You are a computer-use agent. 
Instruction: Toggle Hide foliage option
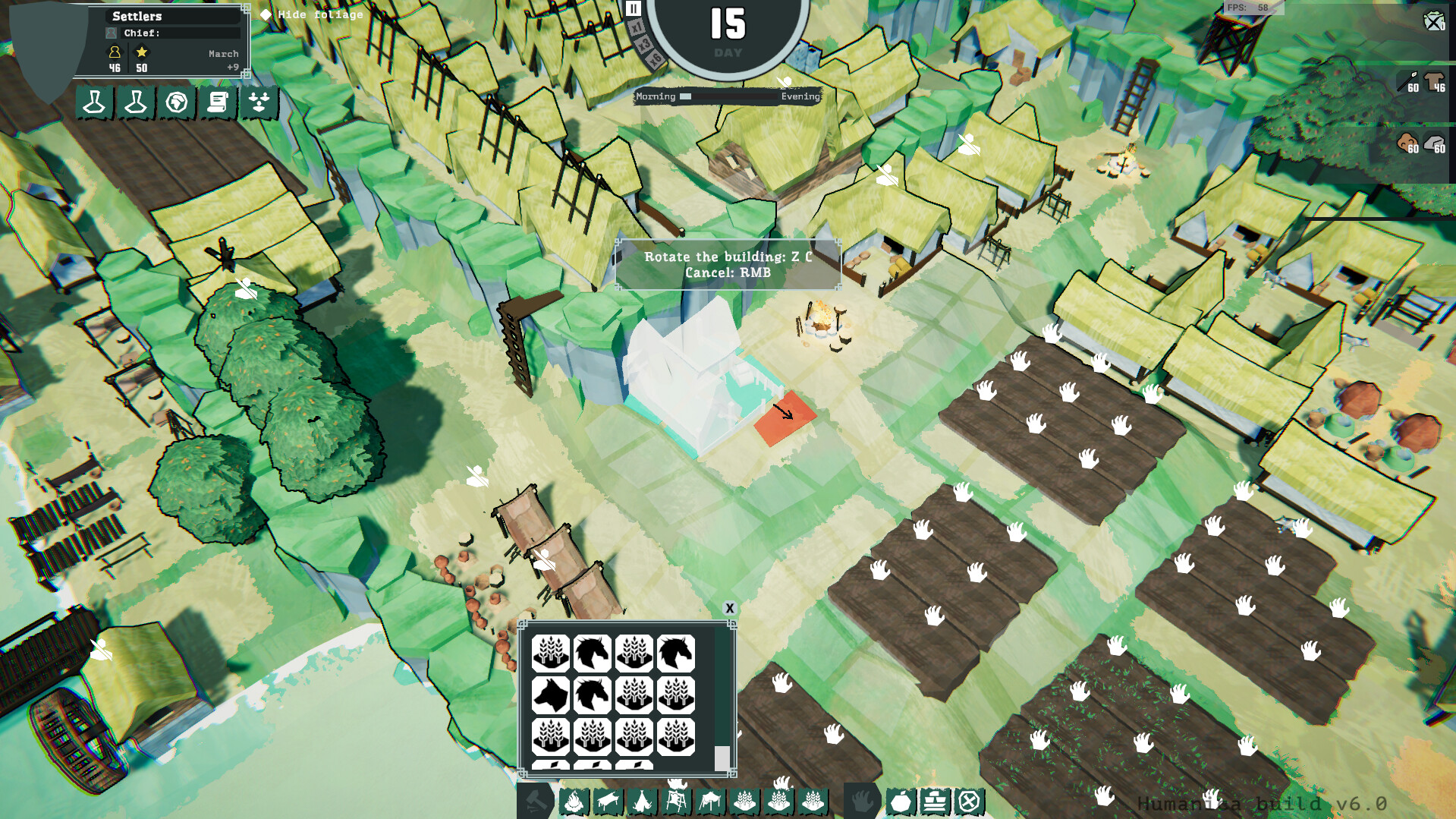point(264,14)
